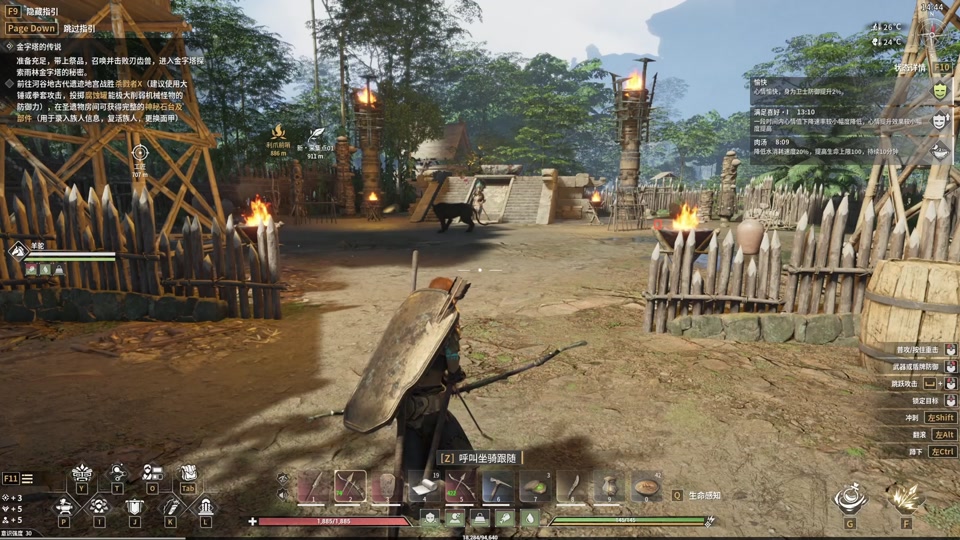Open the banner menu icon (J)

[135, 507]
